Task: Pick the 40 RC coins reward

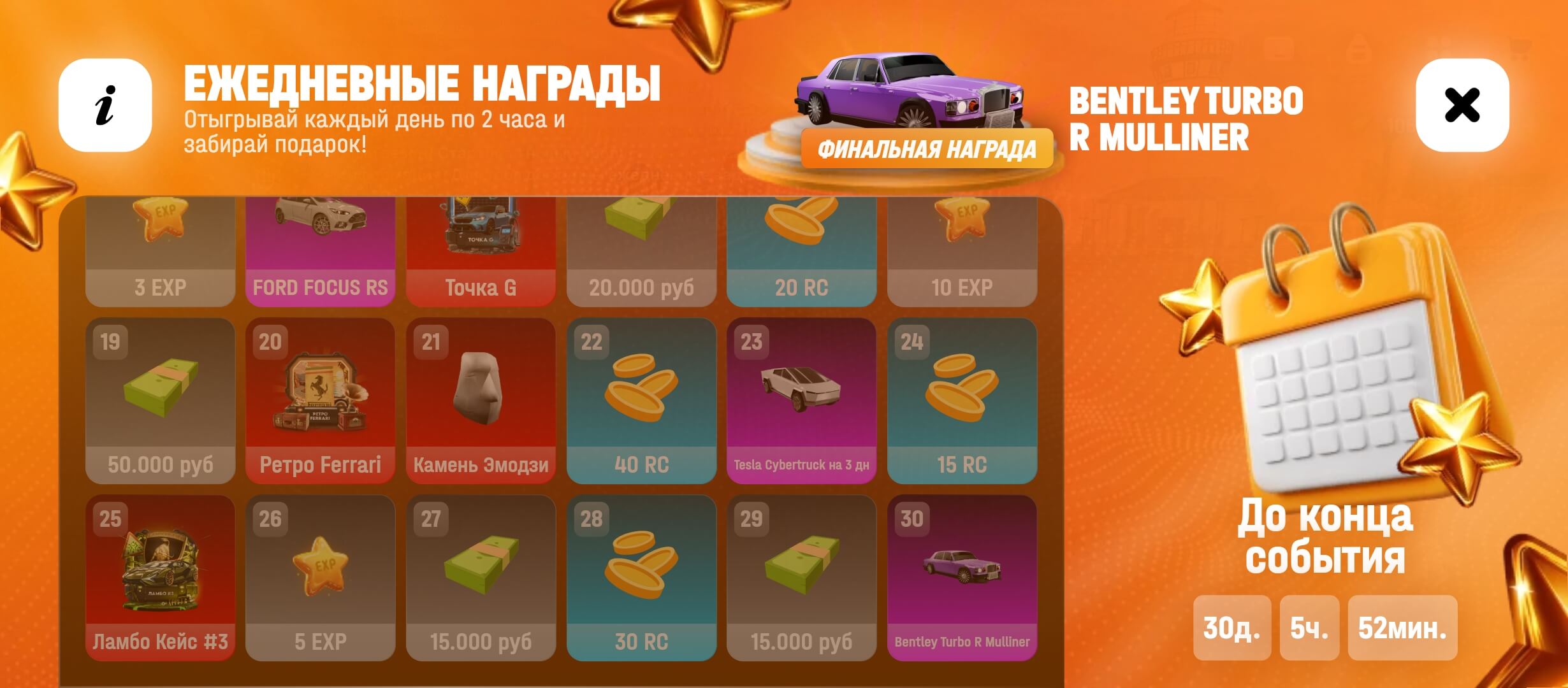Action: click(x=641, y=401)
